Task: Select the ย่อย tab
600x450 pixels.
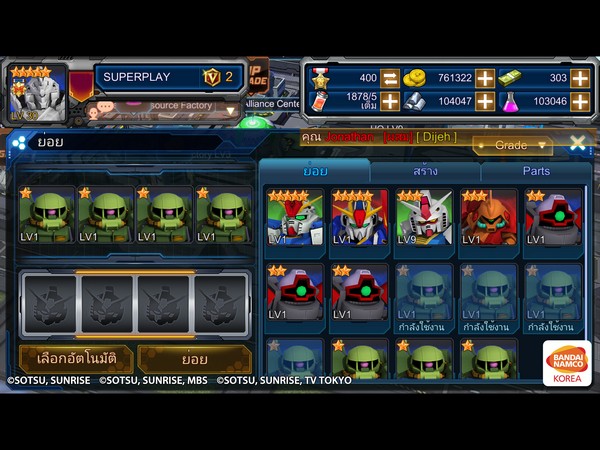Action: tap(315, 171)
